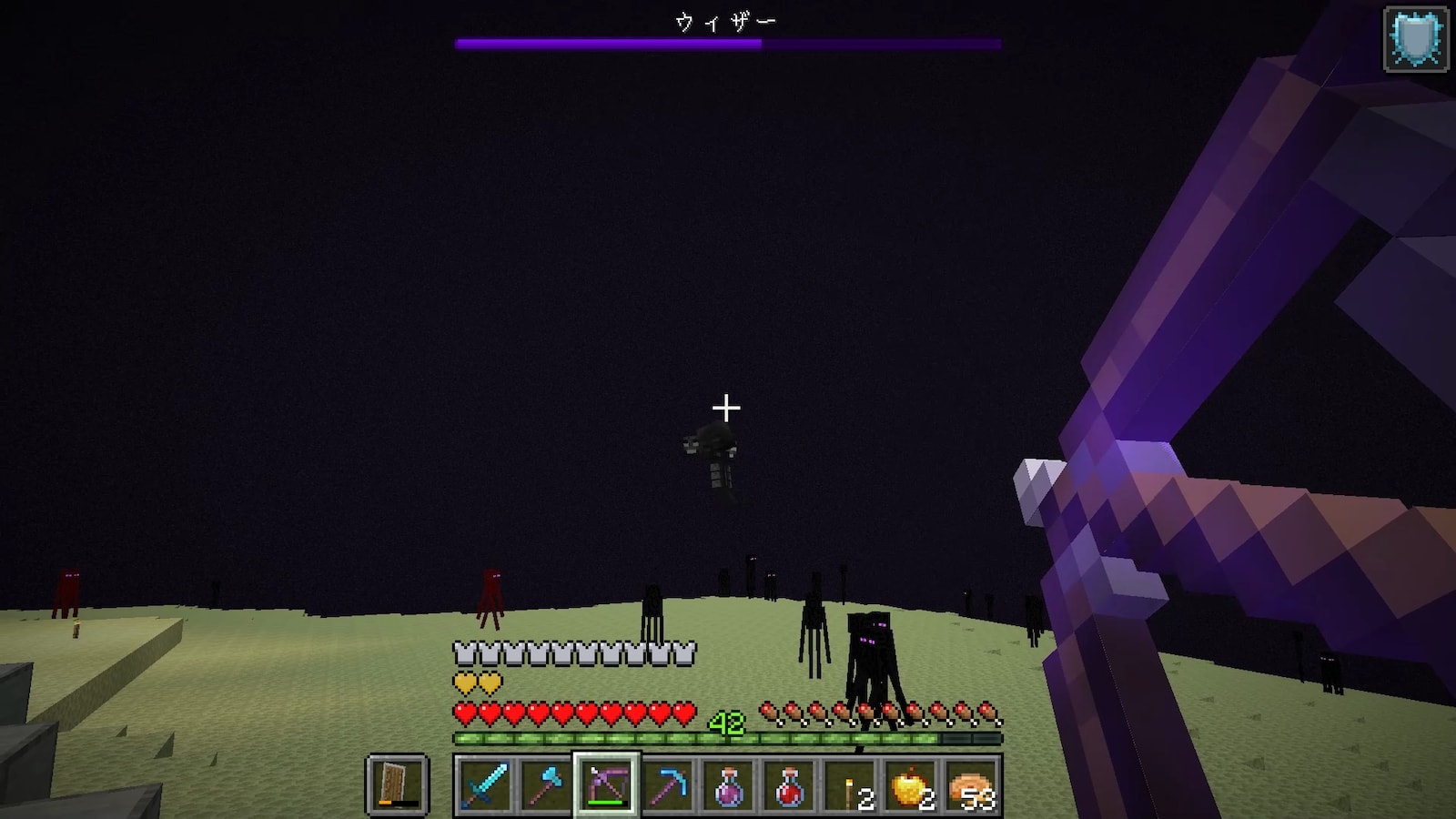Select the enchanted bow slot
The image size is (1456, 819).
(606, 784)
